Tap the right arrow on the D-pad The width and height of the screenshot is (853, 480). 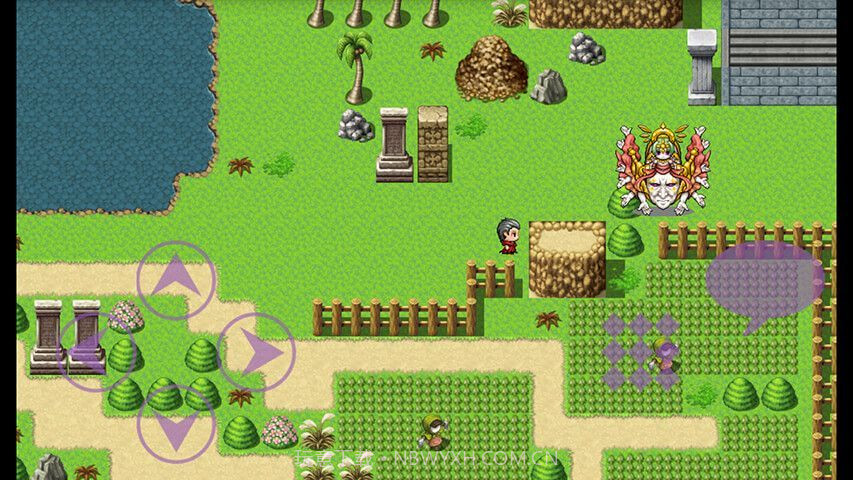coord(256,352)
